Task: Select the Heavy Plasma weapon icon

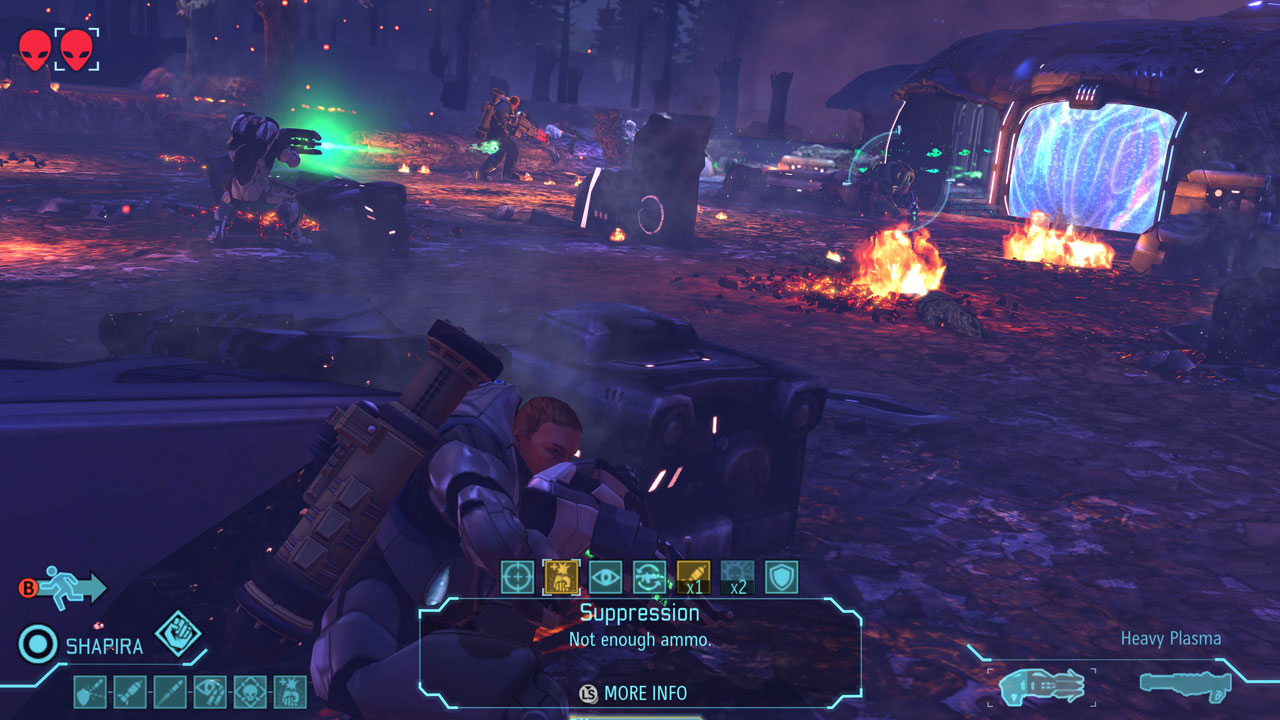Action: [1041, 686]
